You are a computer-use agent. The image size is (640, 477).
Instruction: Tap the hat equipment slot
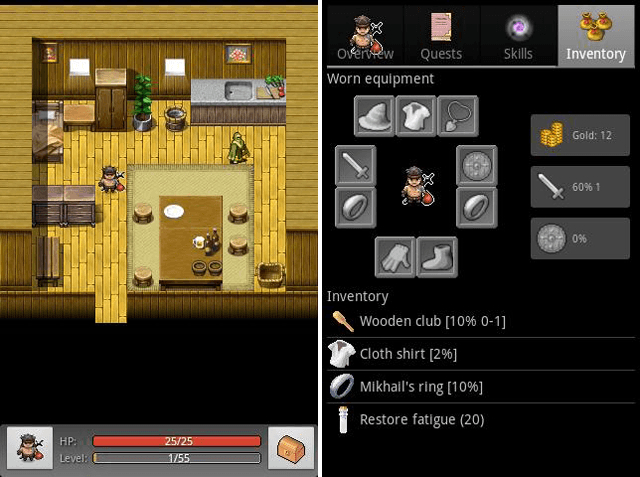[x=375, y=116]
